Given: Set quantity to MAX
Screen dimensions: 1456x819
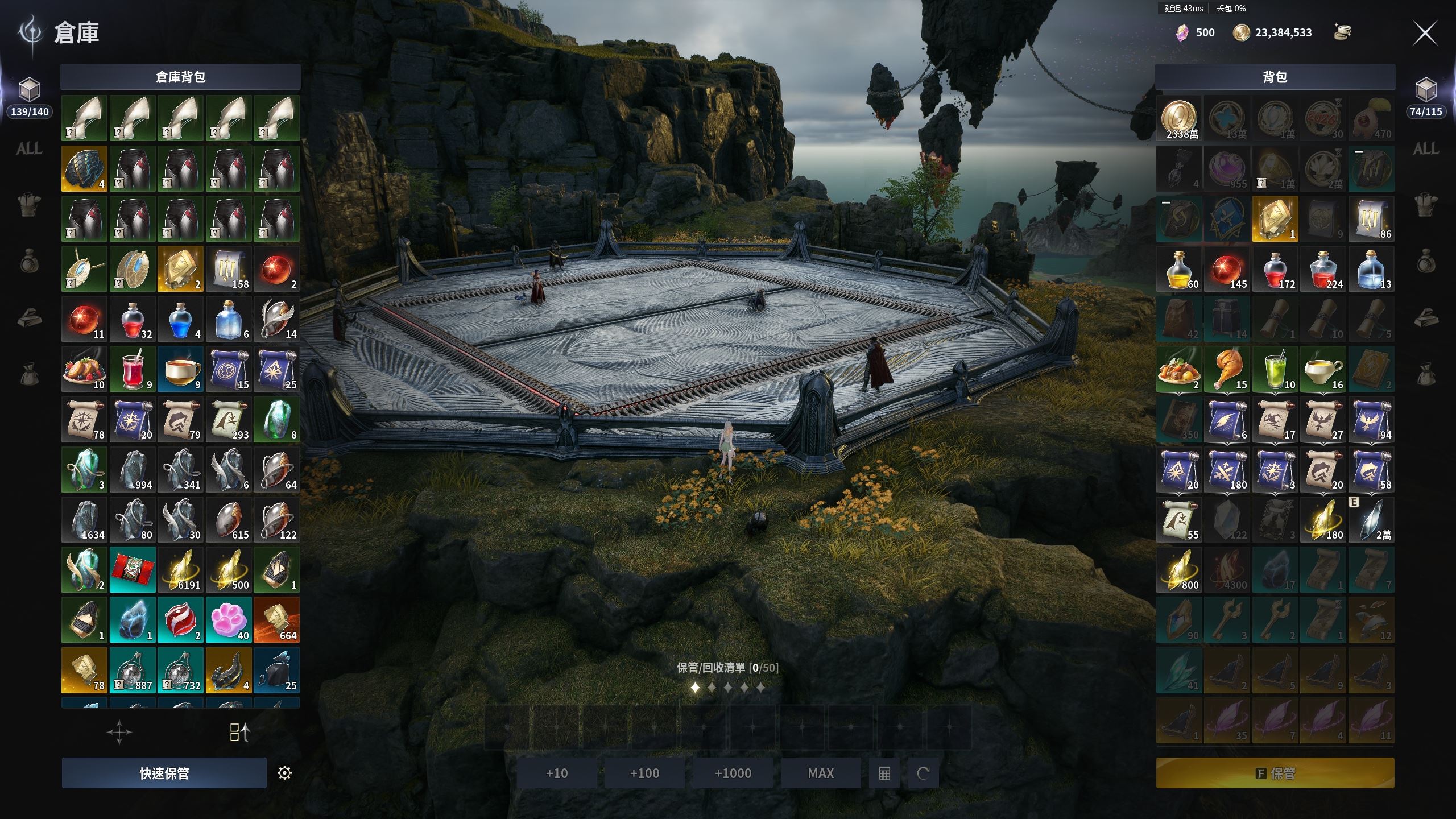Looking at the screenshot, I should (821, 773).
